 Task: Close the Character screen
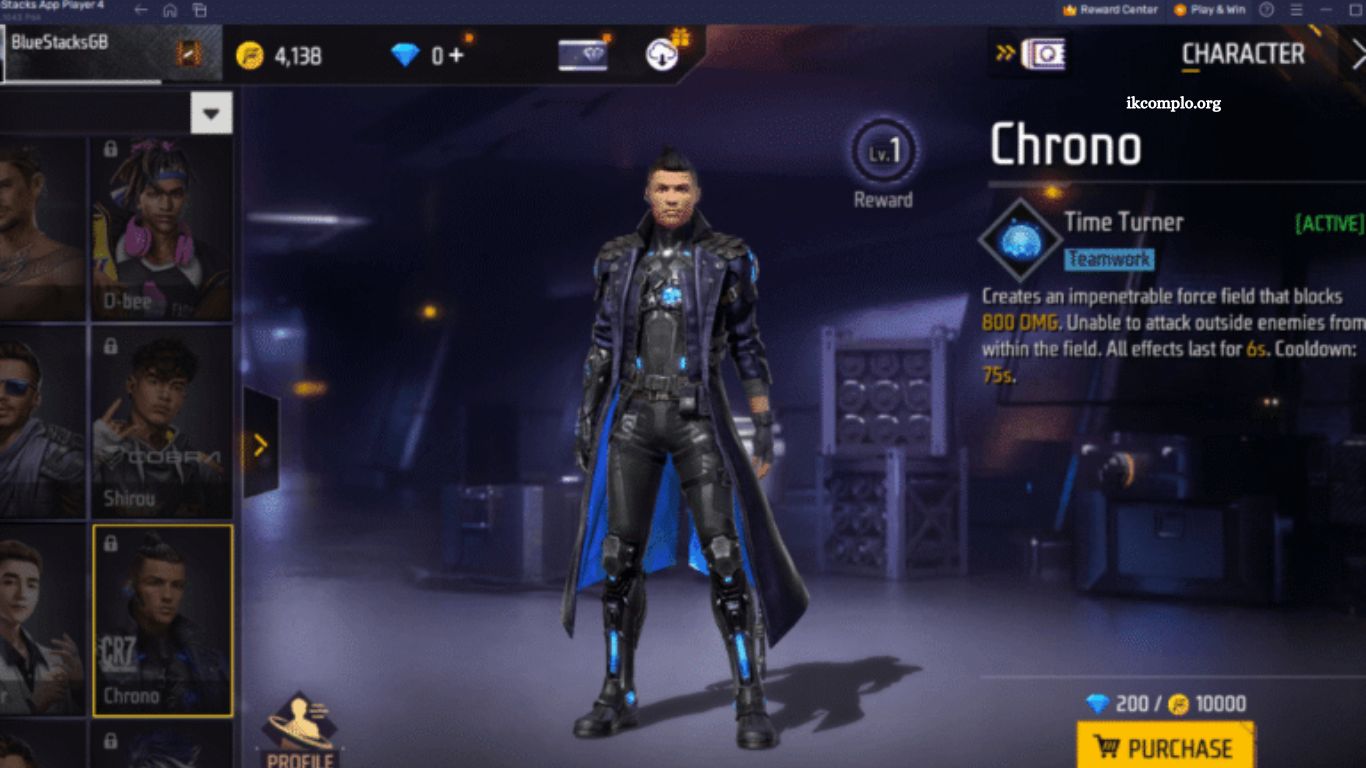pos(1358,56)
